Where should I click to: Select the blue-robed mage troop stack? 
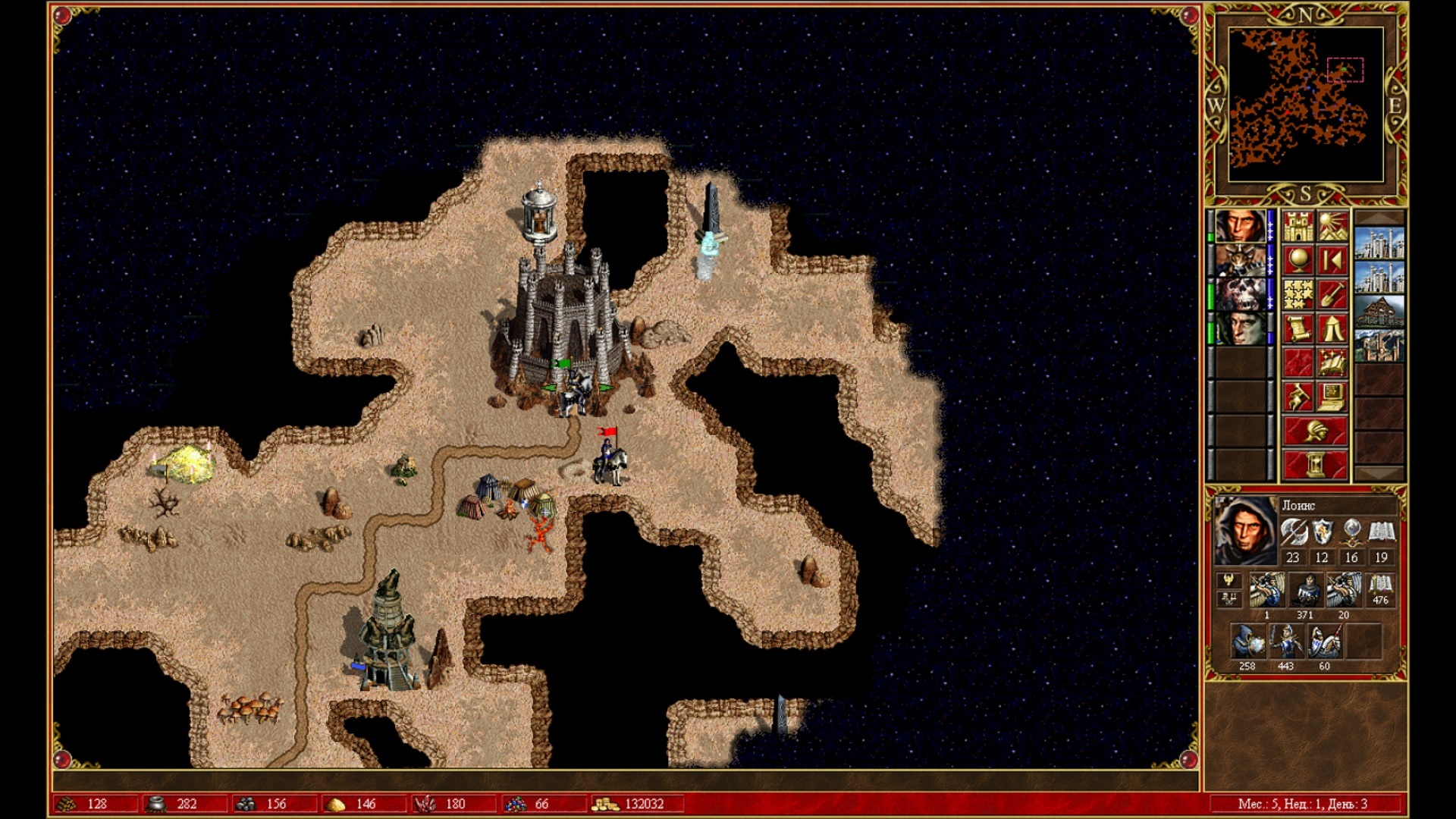coord(1247,643)
